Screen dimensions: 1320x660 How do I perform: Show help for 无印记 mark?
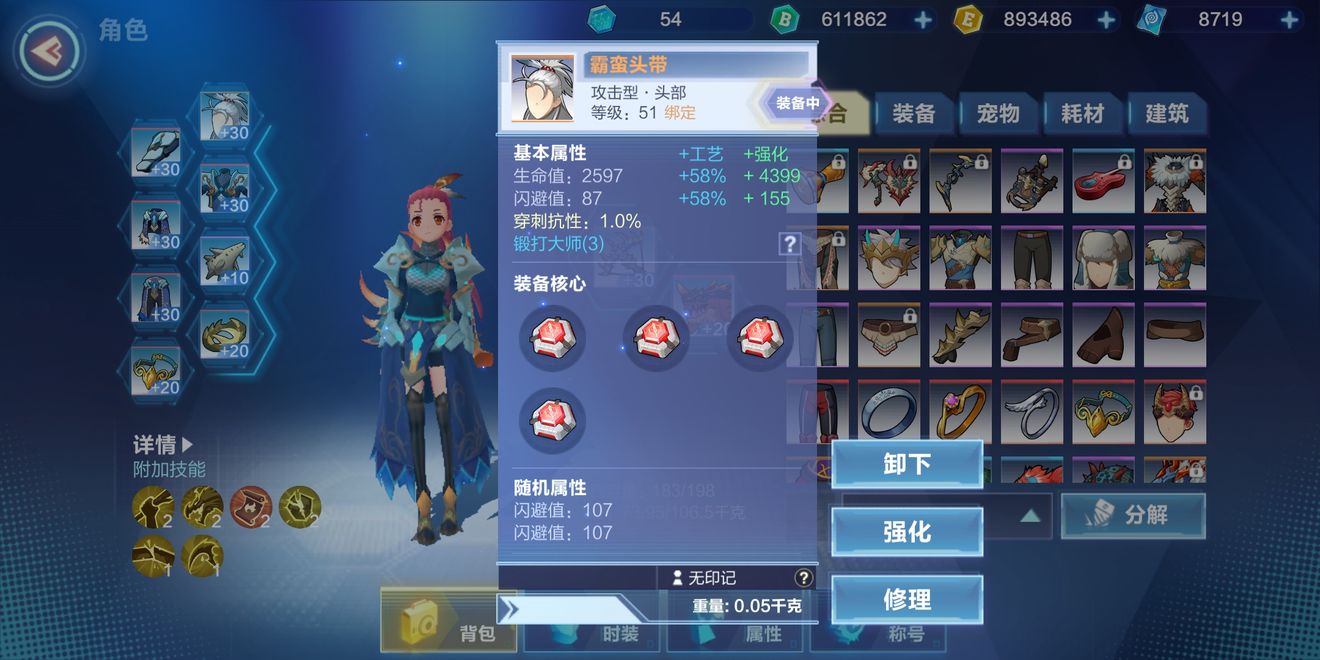tap(803, 578)
